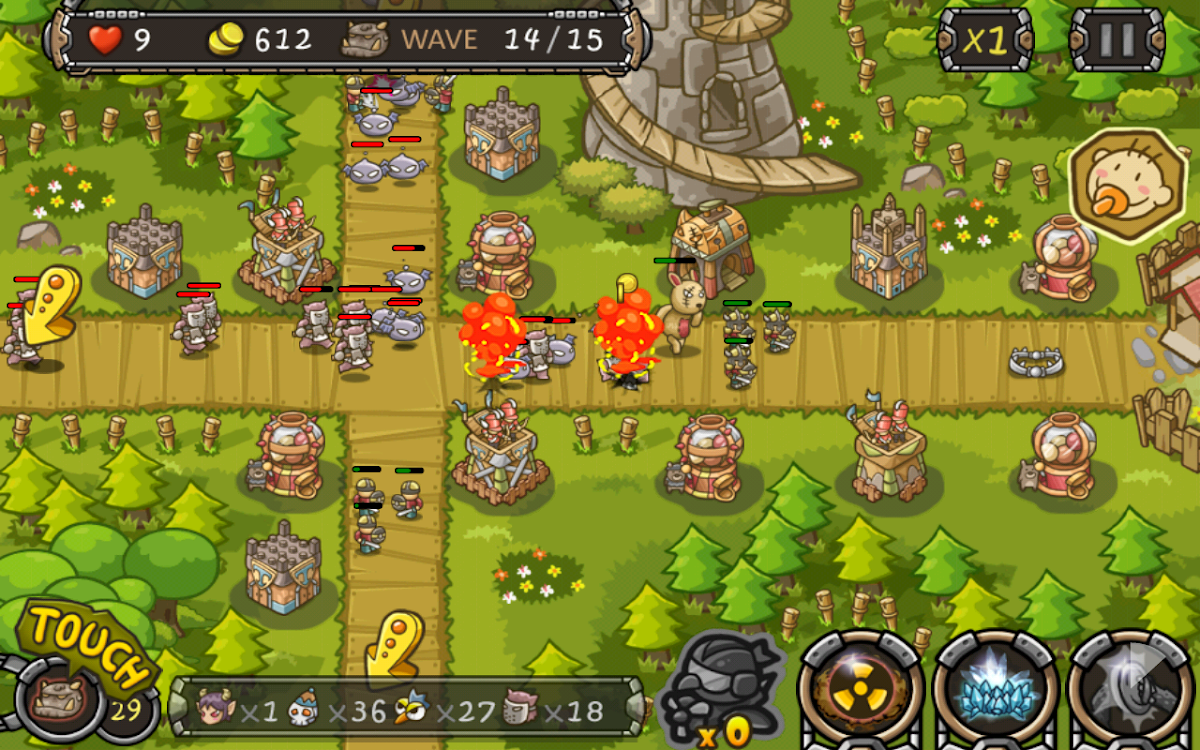Pause the game

coord(1116,40)
